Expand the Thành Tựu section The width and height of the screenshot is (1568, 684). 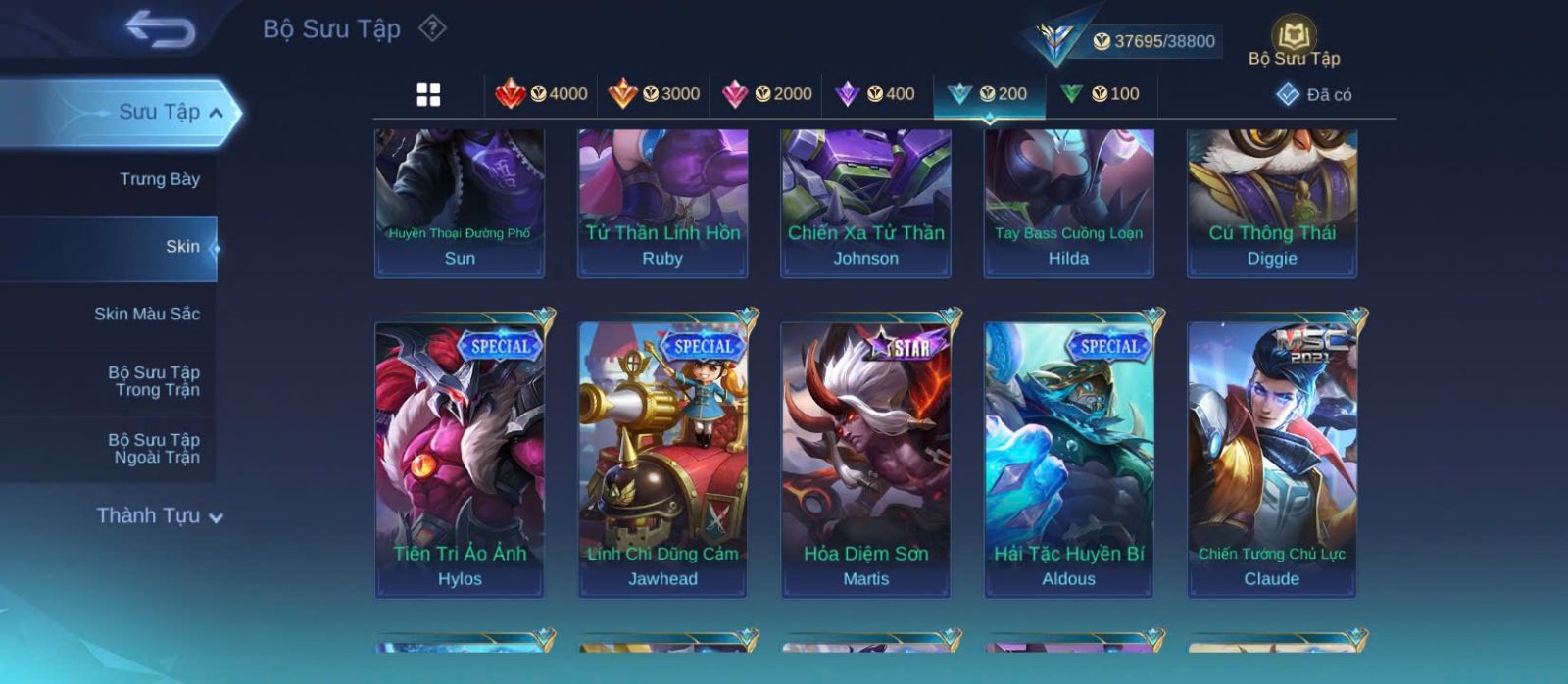pos(160,515)
